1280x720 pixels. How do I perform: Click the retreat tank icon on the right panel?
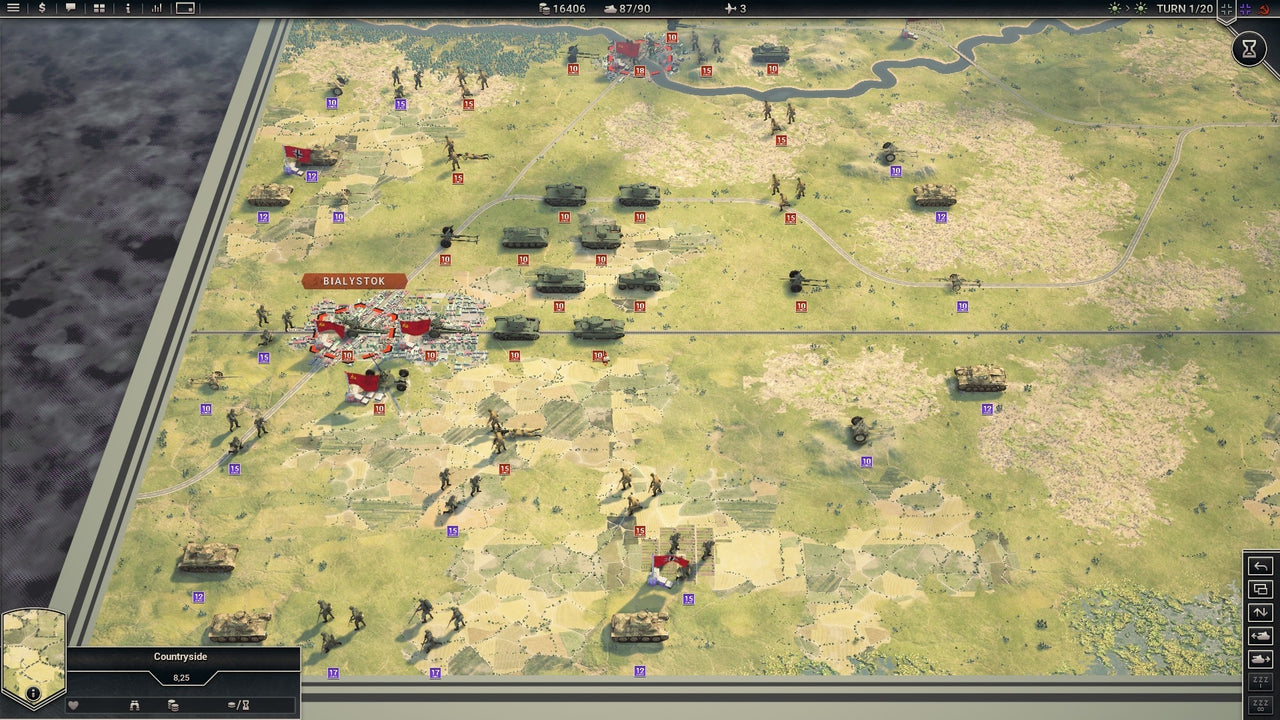click(1261, 635)
